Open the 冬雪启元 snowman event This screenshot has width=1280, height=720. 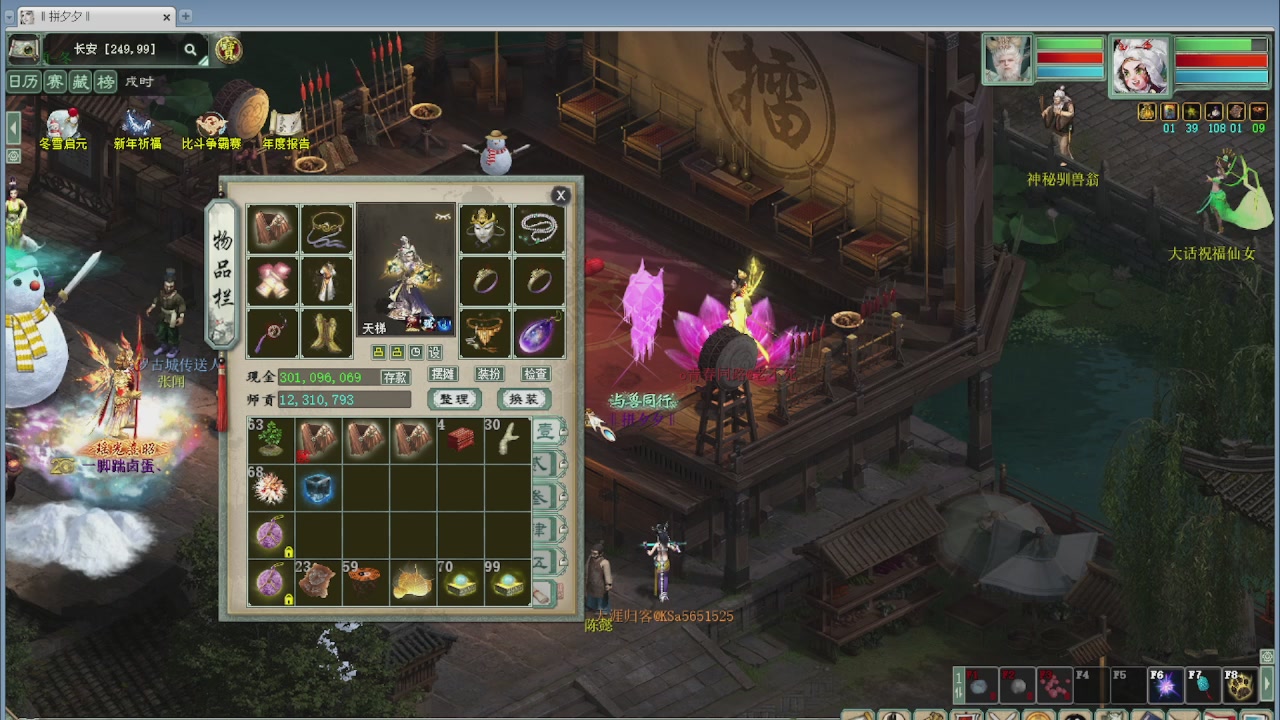point(63,128)
